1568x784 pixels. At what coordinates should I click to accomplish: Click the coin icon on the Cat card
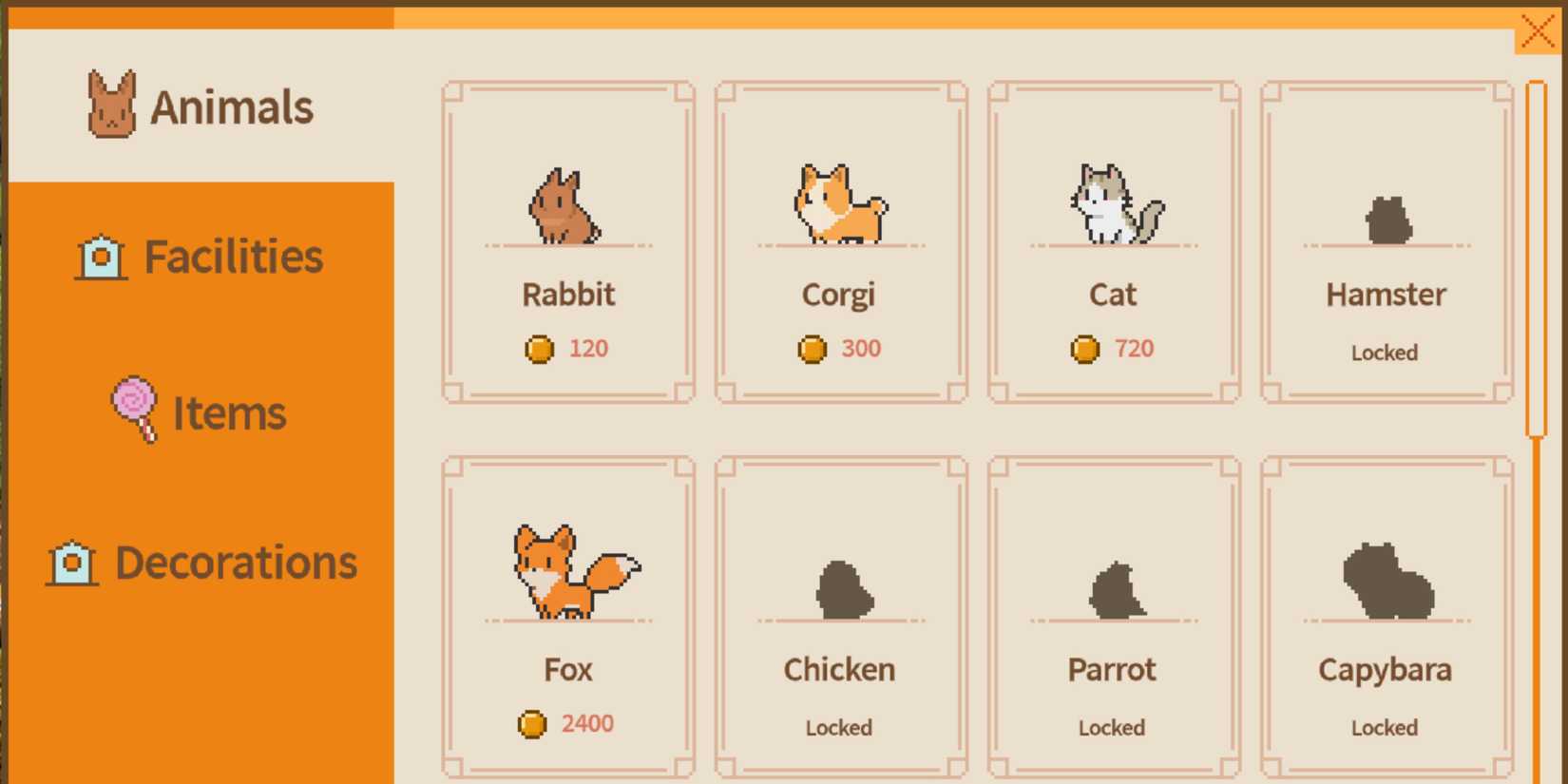[1083, 349]
